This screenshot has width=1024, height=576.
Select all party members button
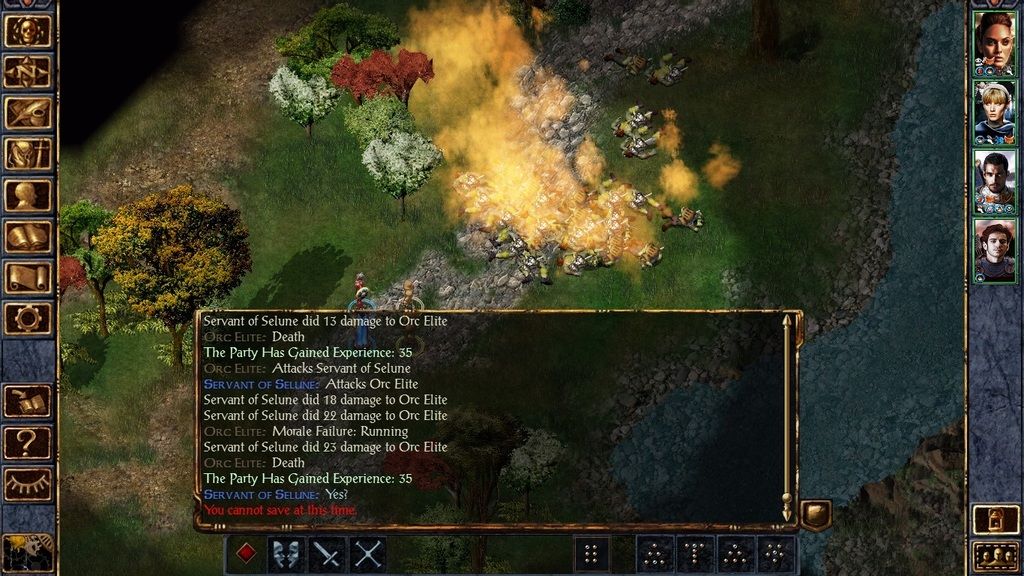(x=994, y=555)
